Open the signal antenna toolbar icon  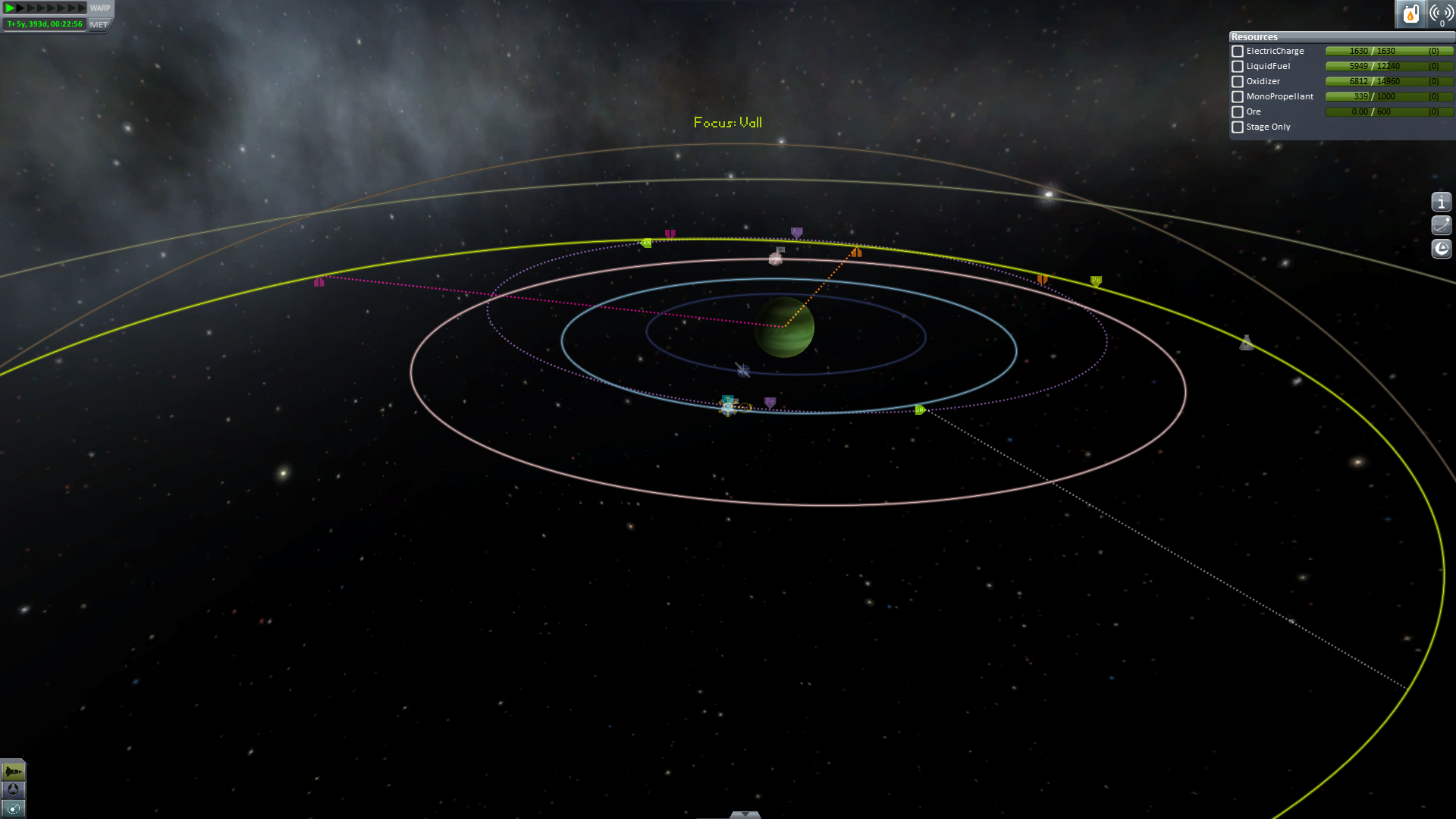coord(1441,14)
